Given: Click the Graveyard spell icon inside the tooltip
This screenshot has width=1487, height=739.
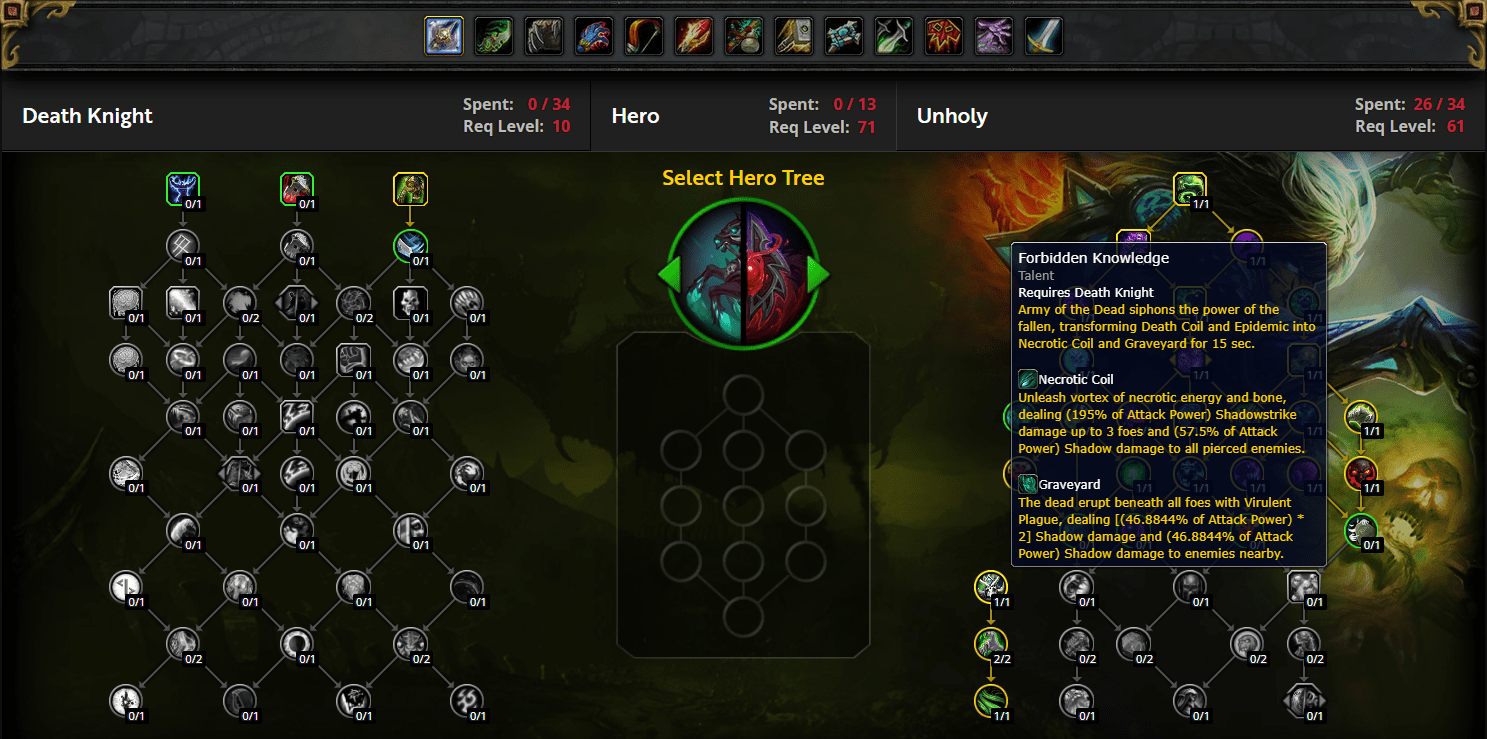Looking at the screenshot, I should (1027, 485).
